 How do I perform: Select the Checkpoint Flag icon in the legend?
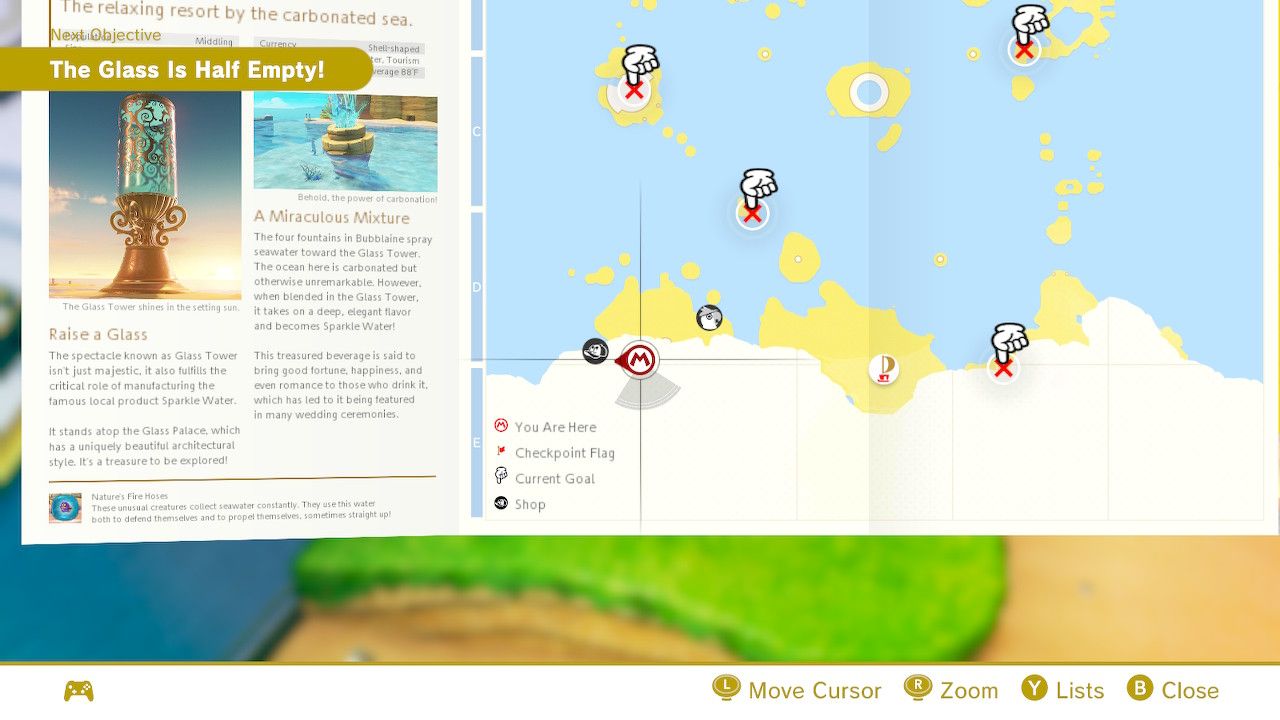pyautogui.click(x=501, y=452)
